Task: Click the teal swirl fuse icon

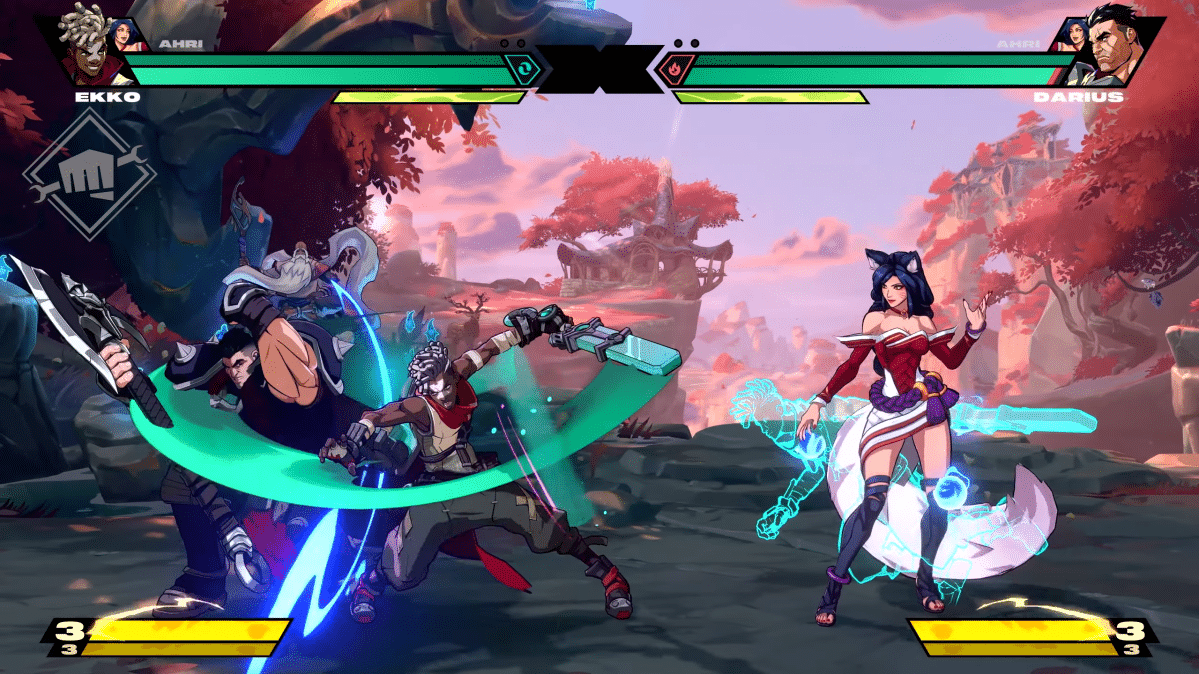Action: pos(522,70)
